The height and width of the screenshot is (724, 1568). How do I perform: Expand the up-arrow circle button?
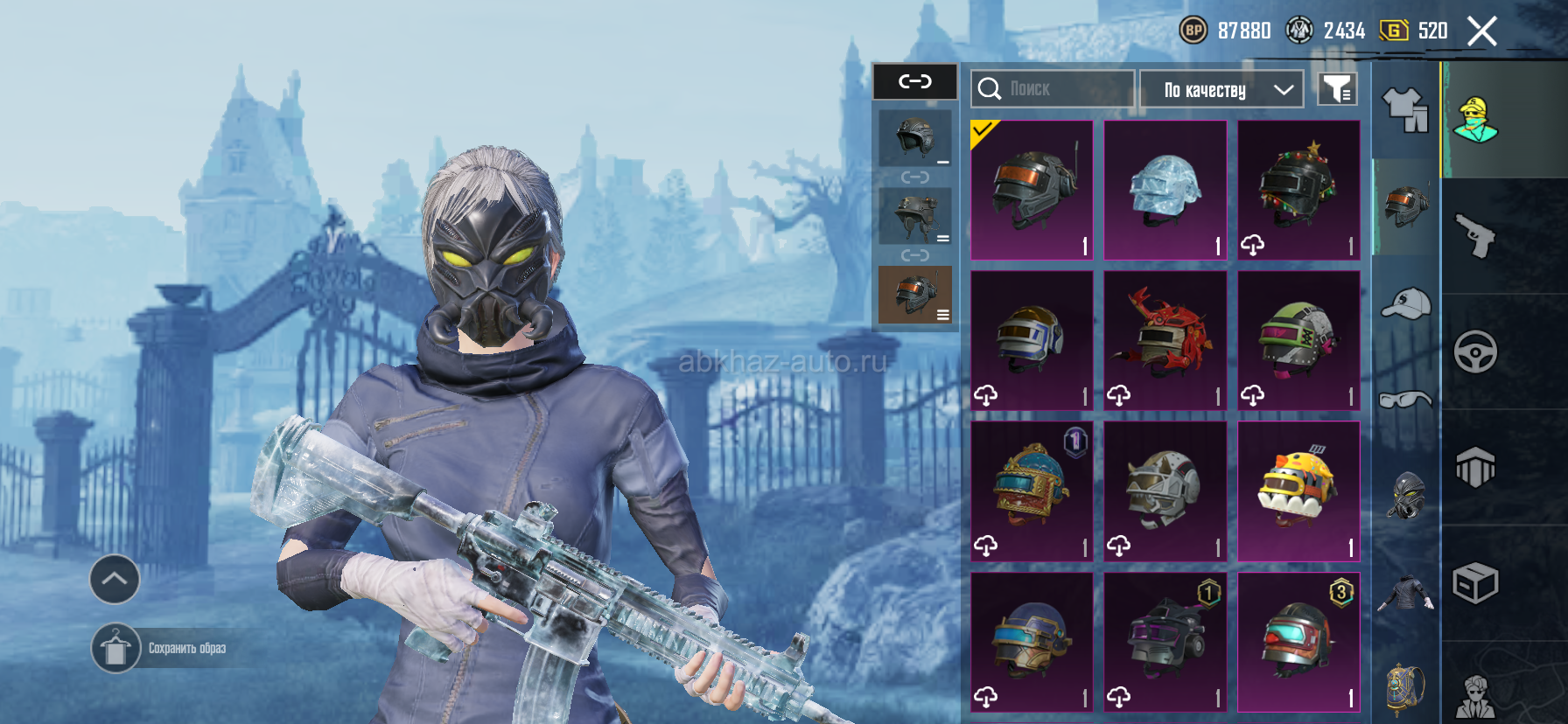115,579
